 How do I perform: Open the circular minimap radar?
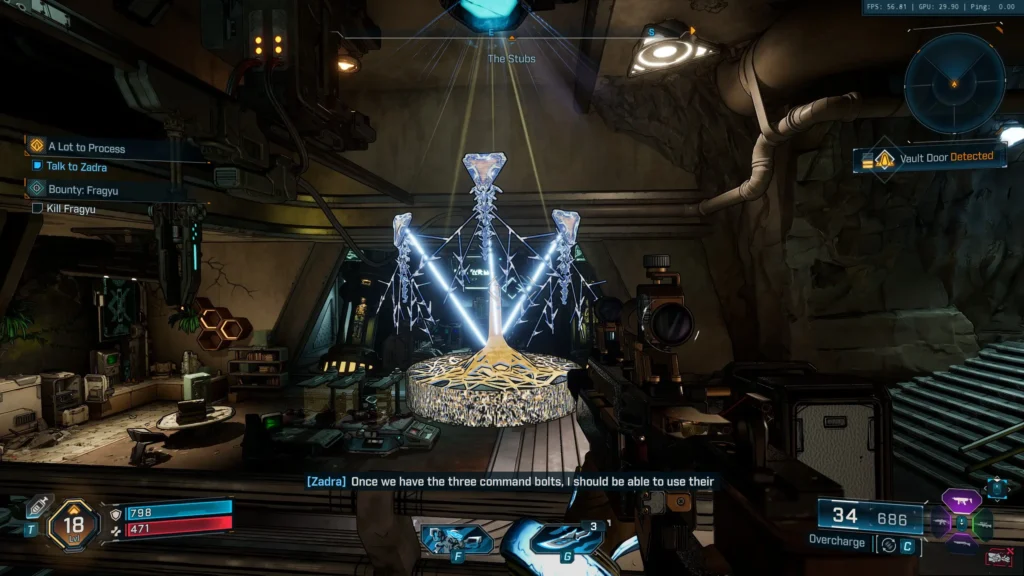click(x=954, y=83)
